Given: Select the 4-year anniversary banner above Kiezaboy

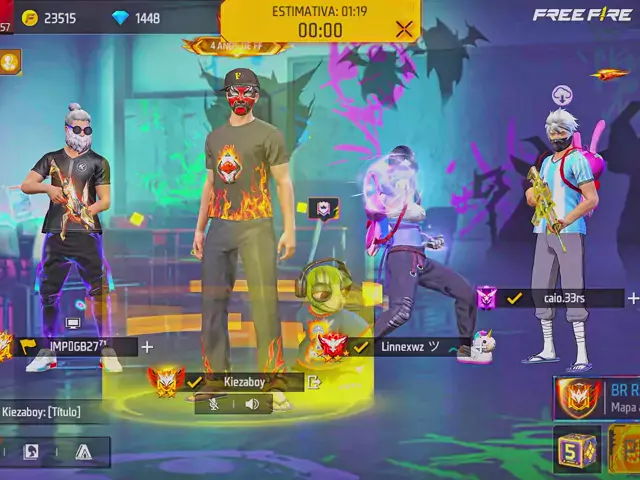Looking at the screenshot, I should point(237,46).
